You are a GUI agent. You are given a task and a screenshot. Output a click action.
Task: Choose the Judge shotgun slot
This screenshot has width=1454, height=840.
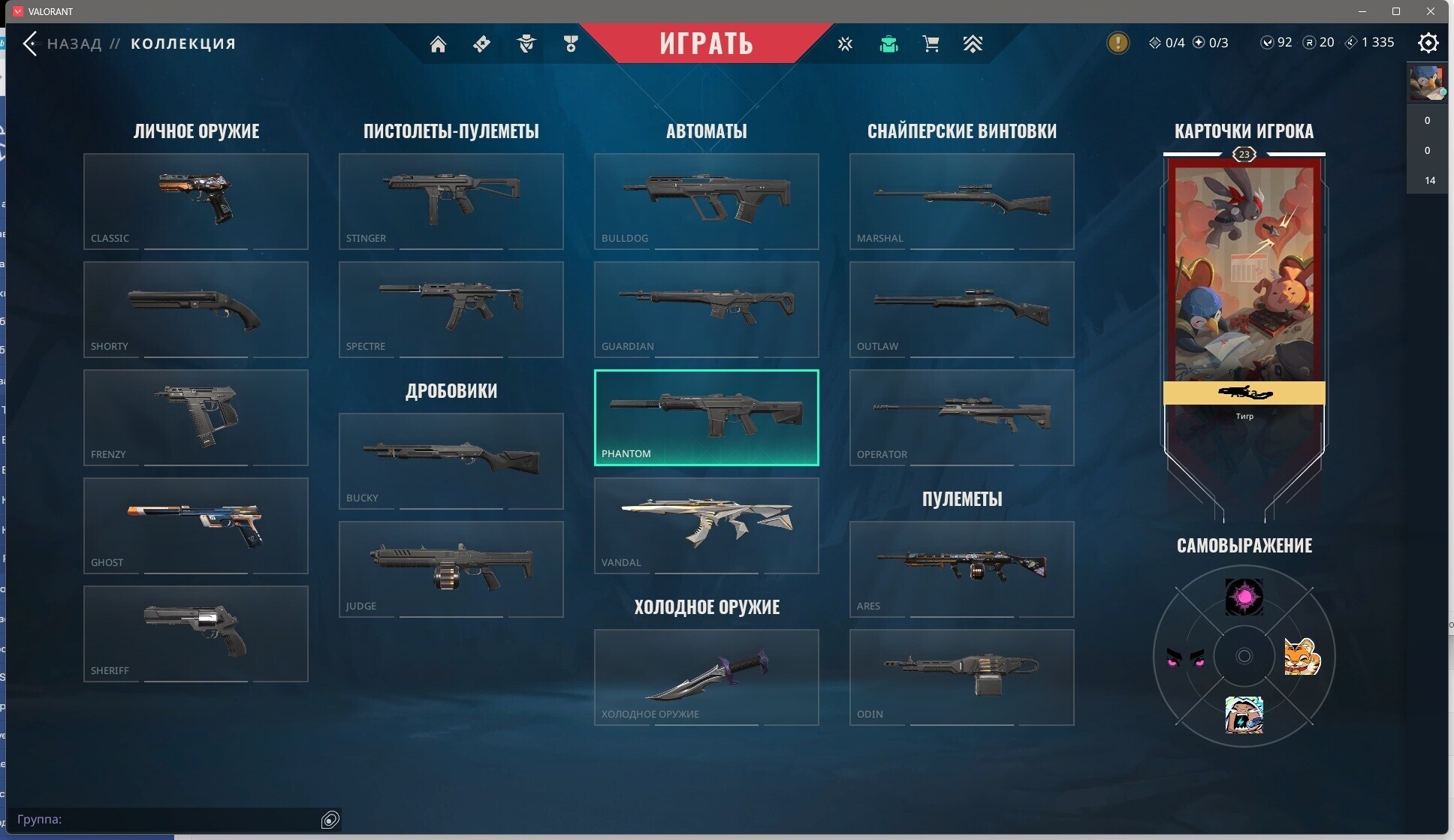(451, 569)
